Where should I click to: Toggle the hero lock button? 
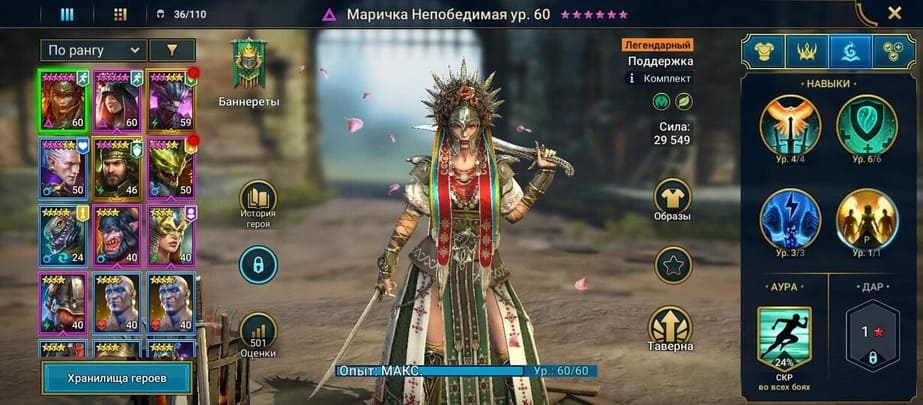259,264
